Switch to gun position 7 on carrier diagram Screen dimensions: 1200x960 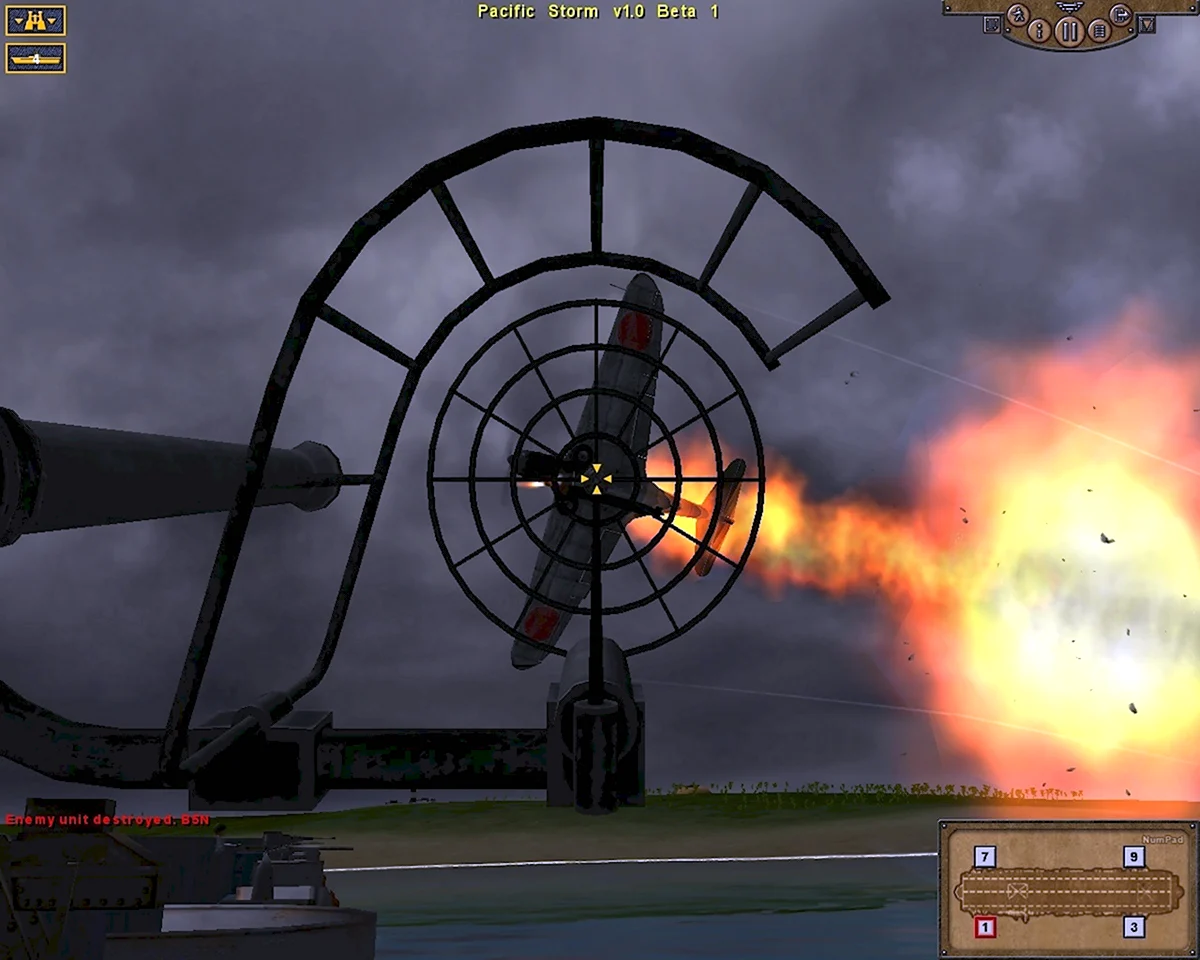click(985, 857)
